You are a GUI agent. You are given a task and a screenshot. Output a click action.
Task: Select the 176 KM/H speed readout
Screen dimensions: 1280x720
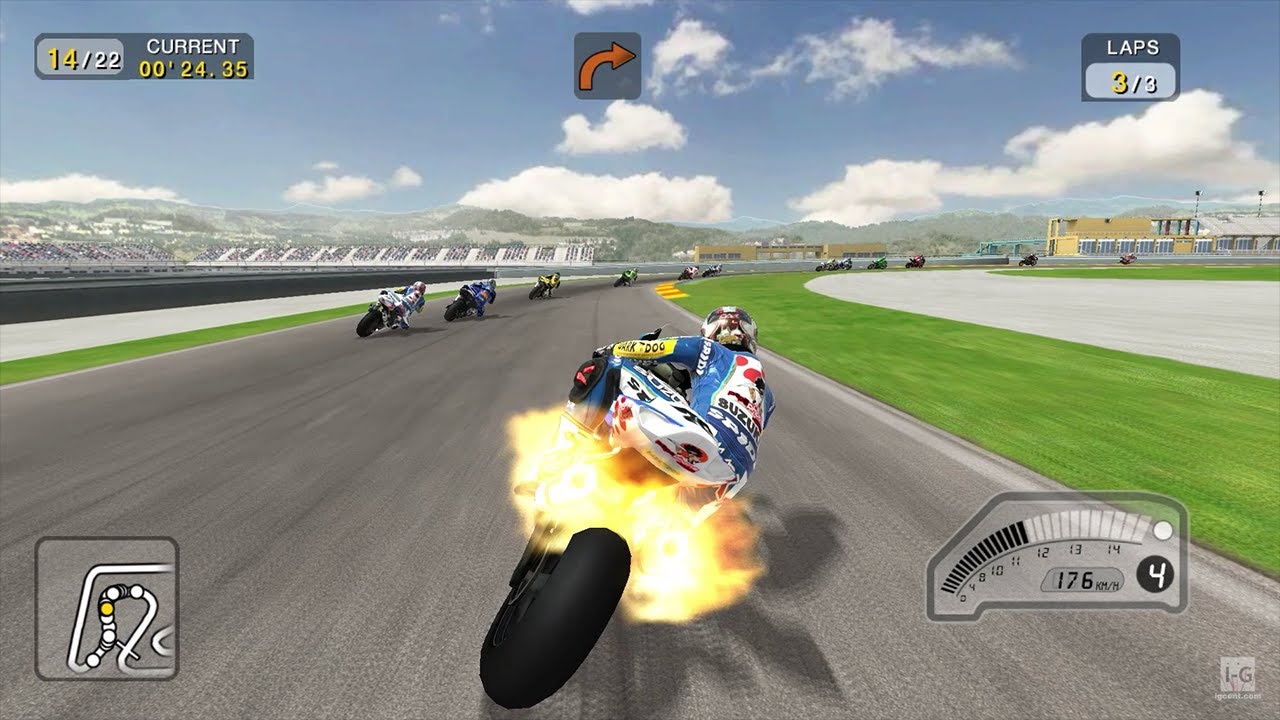click(1084, 578)
